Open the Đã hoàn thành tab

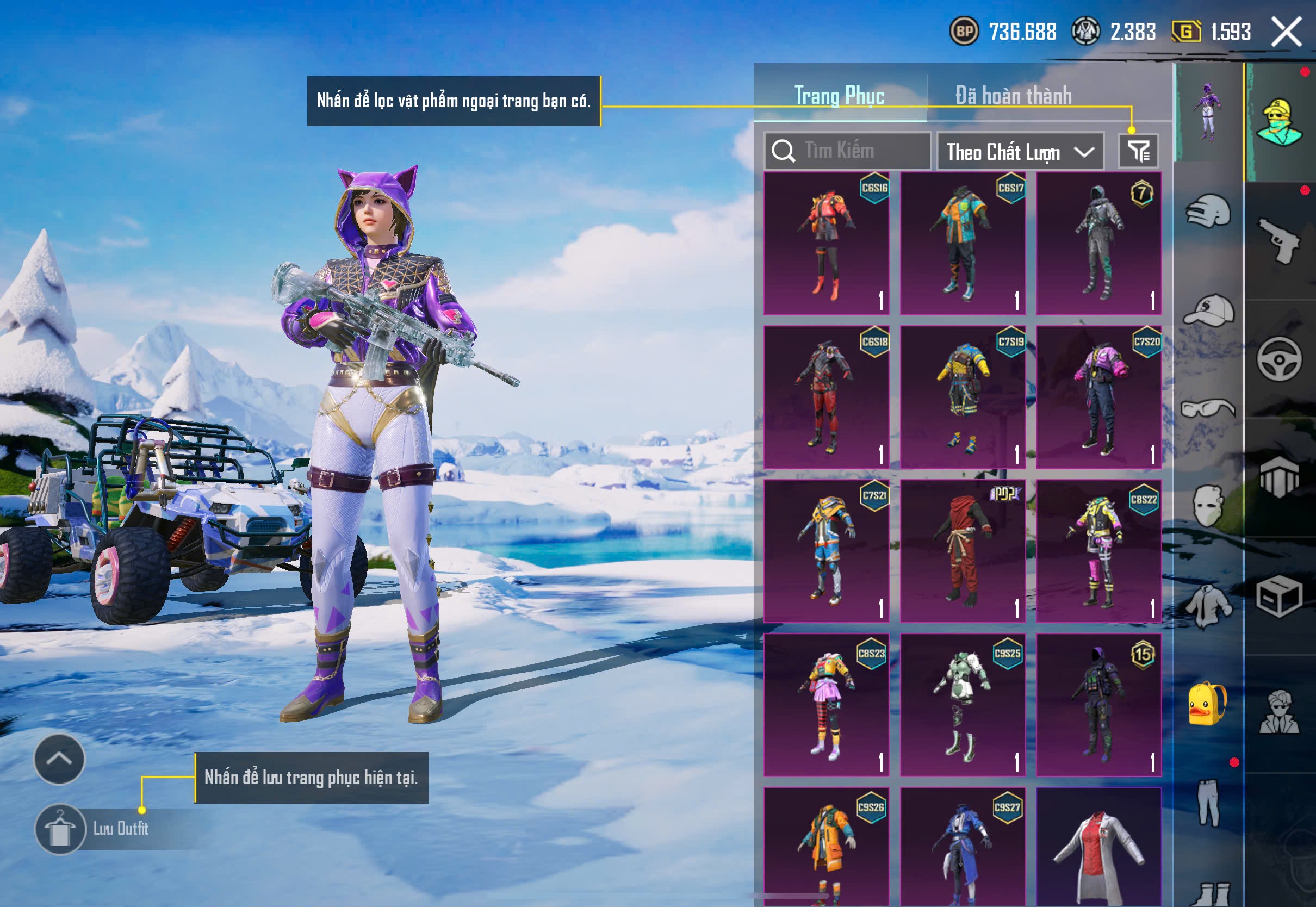[x=1014, y=96]
